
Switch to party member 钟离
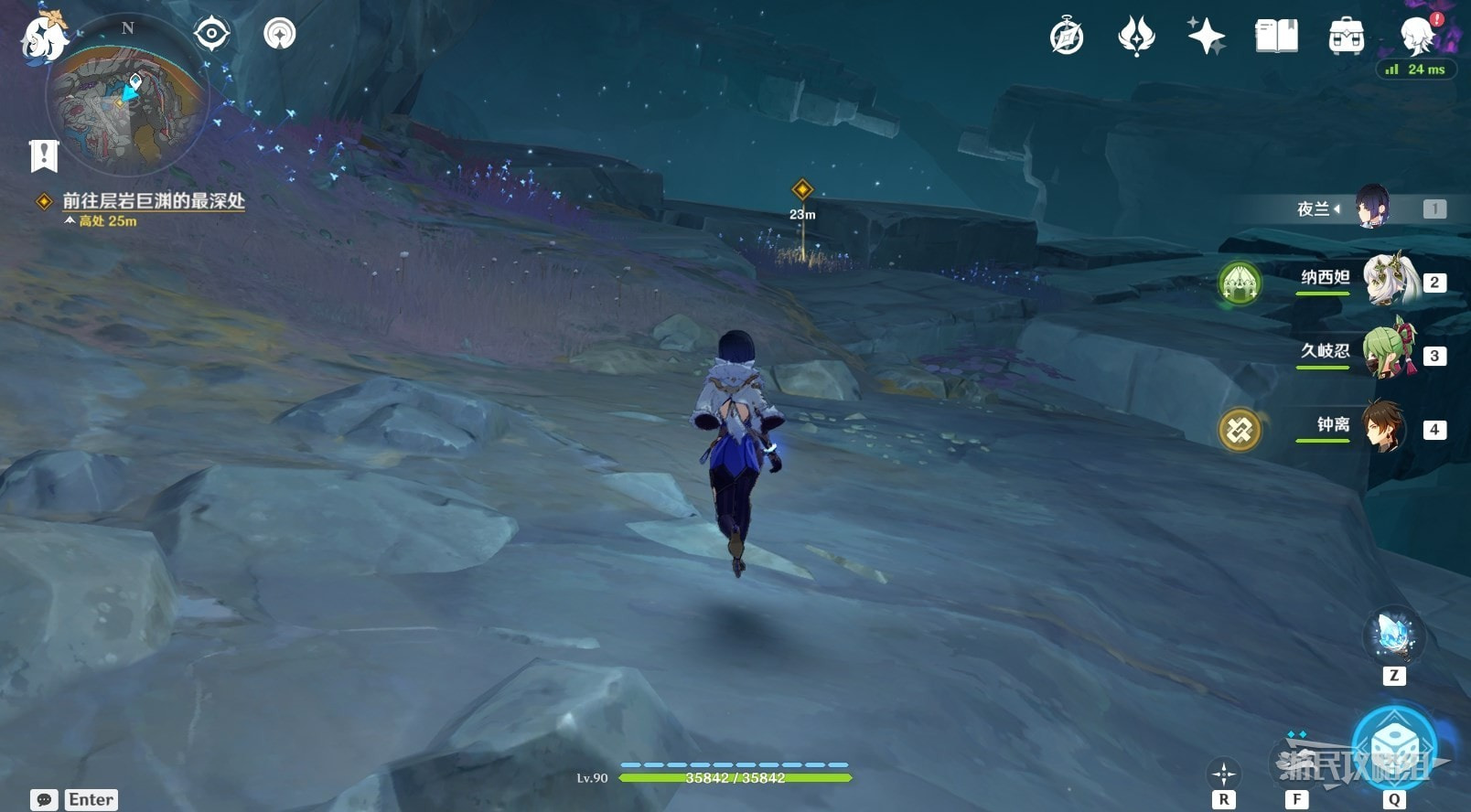click(x=1385, y=426)
